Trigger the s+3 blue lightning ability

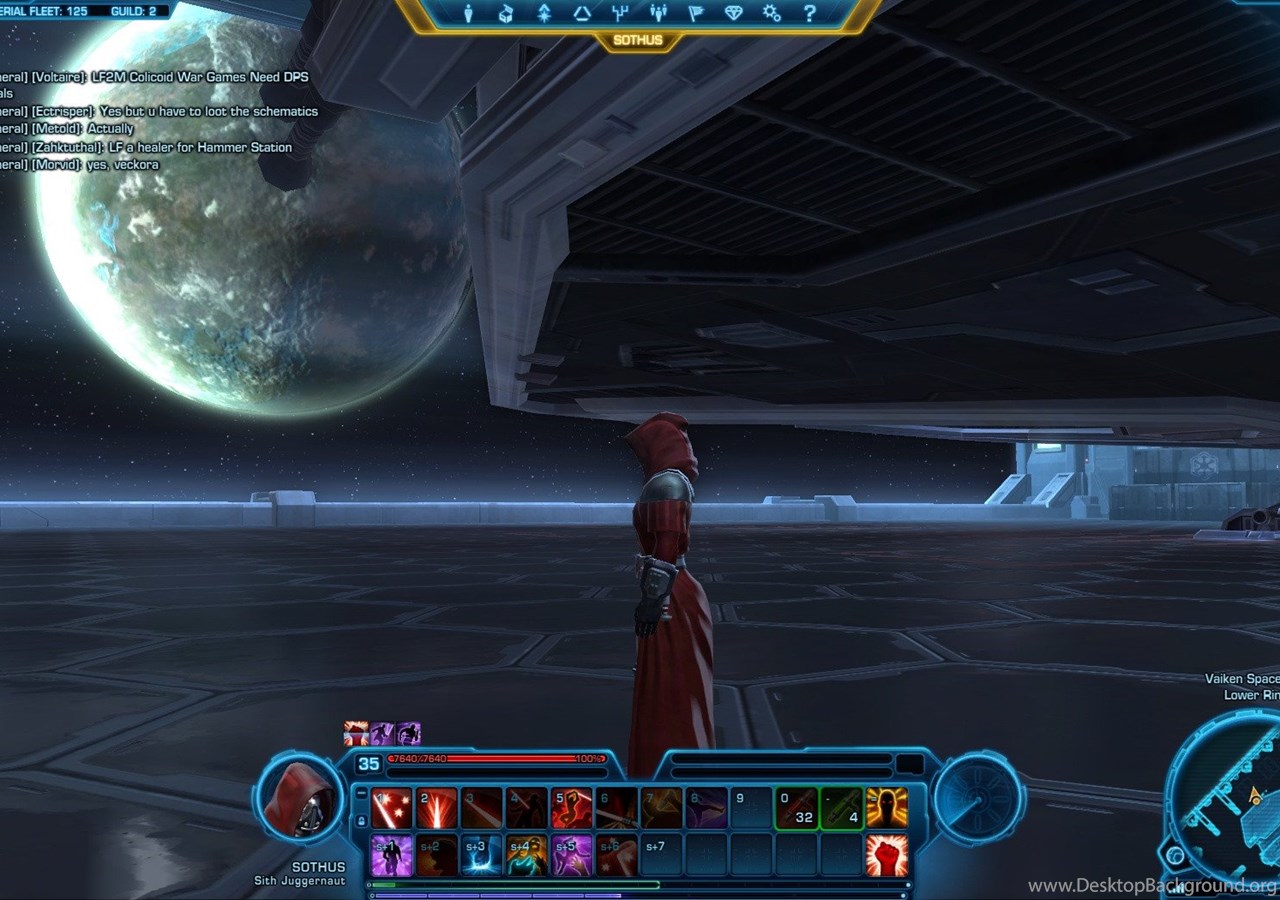[481, 856]
